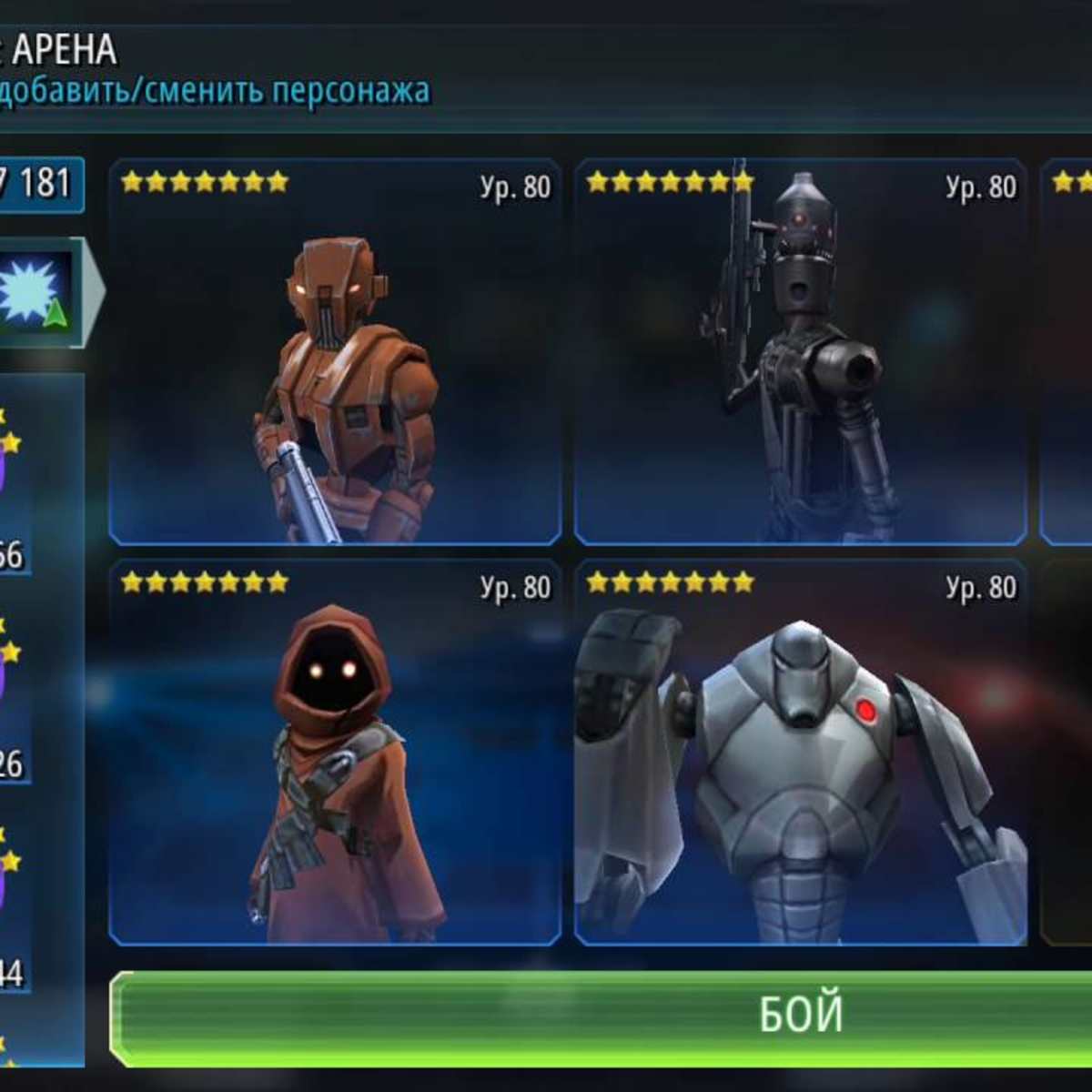Select the HK-47 orange droid card
1092x1092 pixels.
click(335, 353)
